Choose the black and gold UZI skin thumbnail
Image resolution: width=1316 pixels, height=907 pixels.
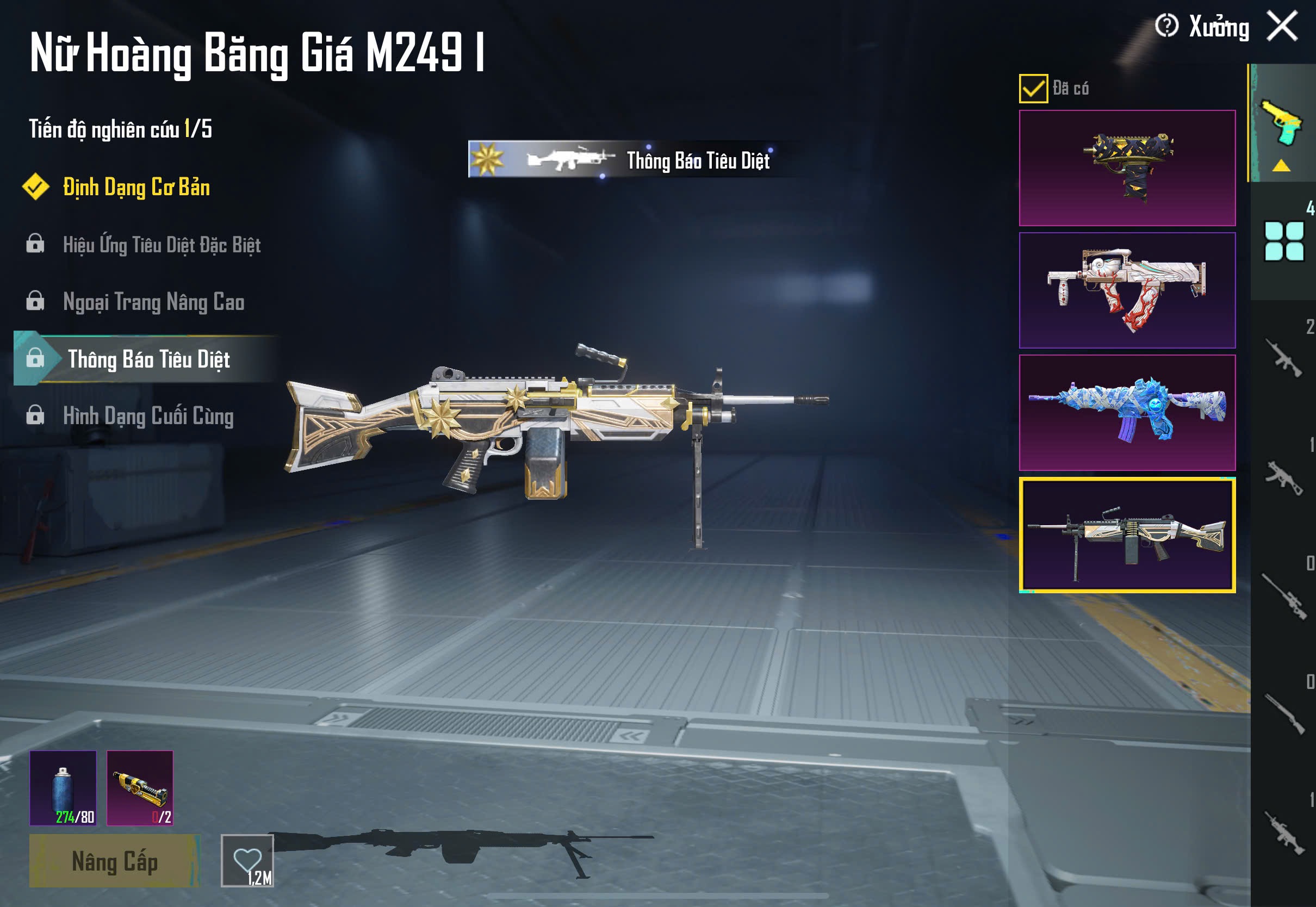point(1127,168)
